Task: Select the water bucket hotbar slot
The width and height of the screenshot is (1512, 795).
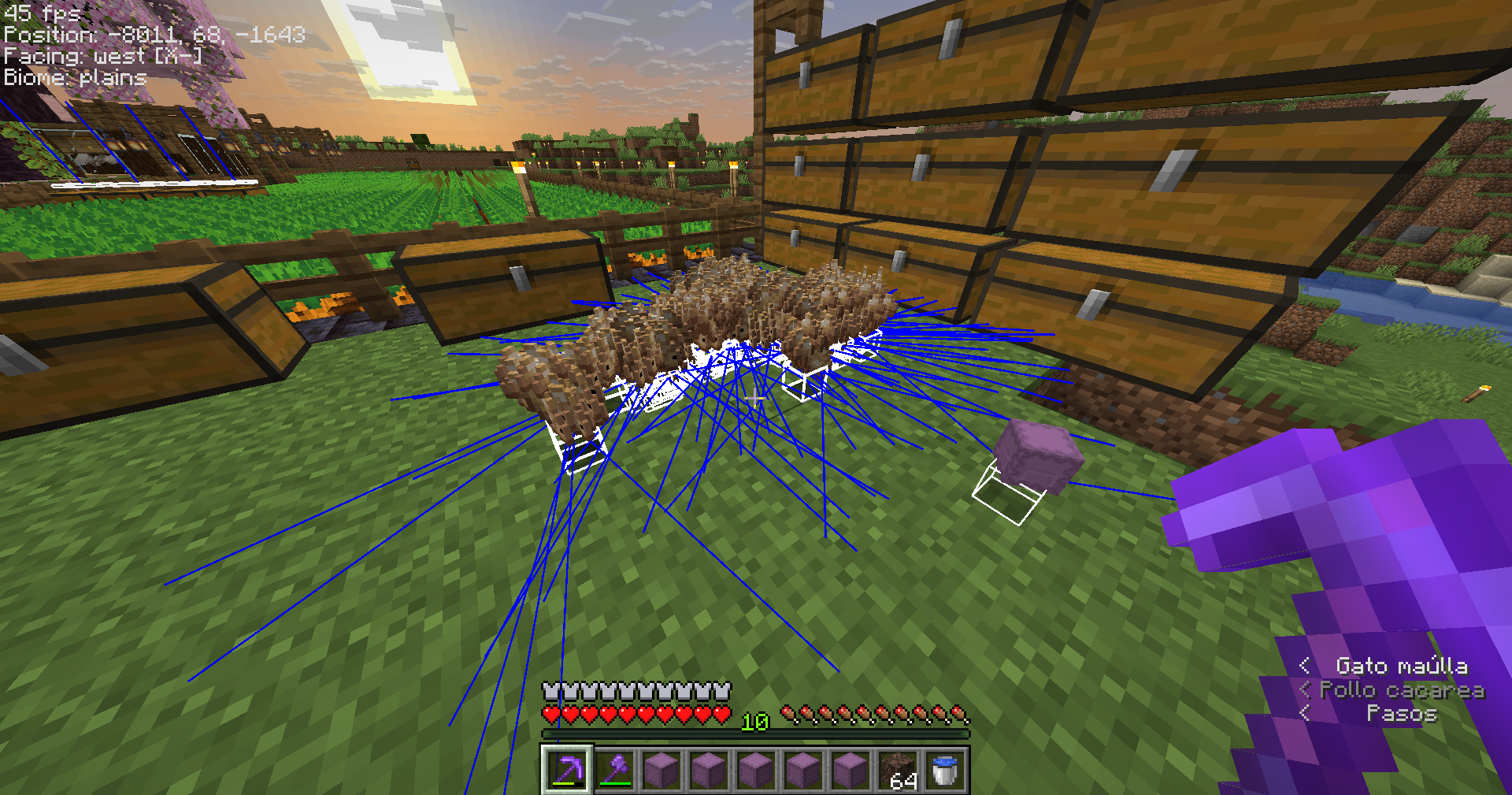Action: pyautogui.click(x=944, y=770)
